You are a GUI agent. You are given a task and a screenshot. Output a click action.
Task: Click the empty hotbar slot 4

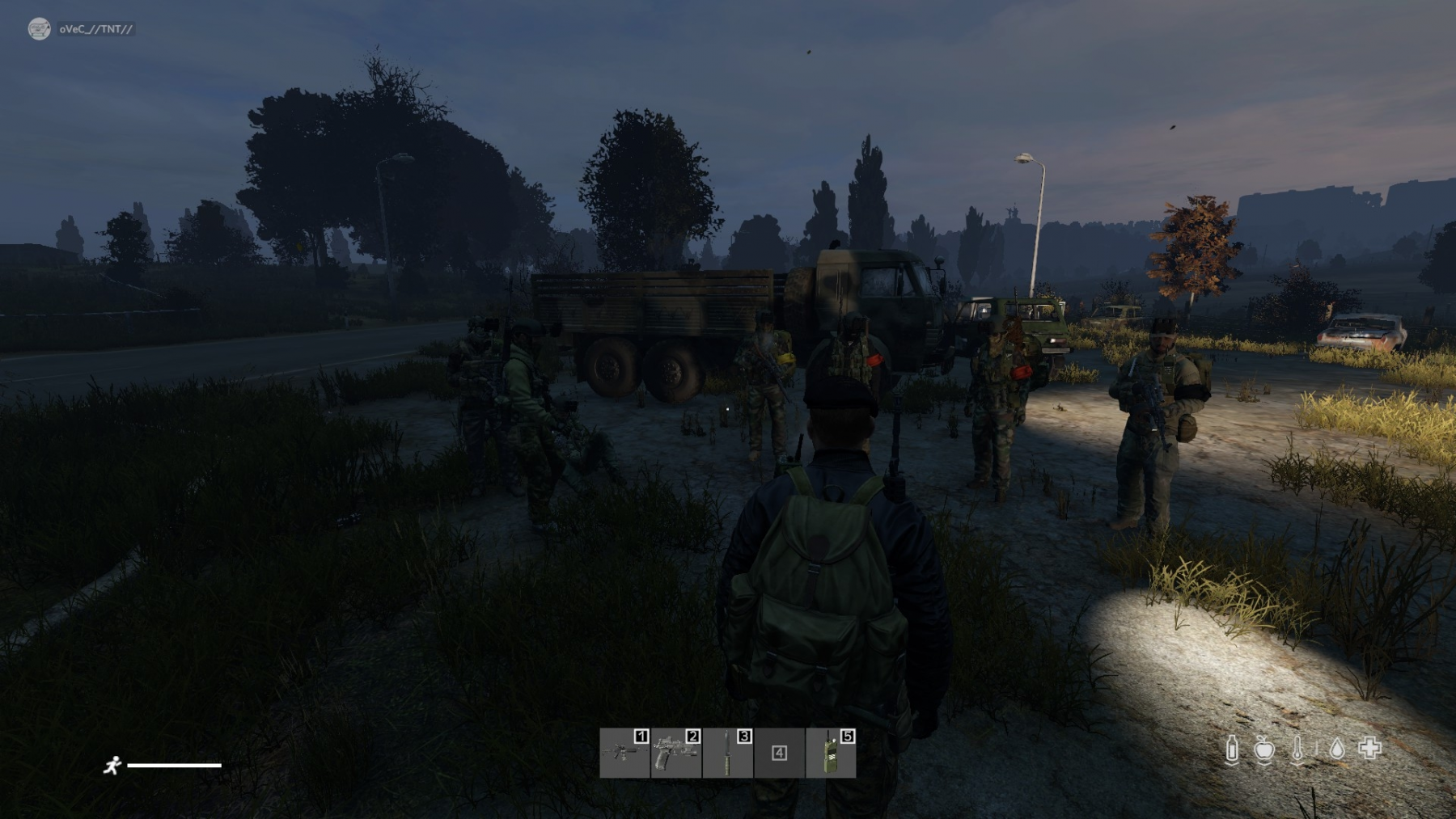779,753
